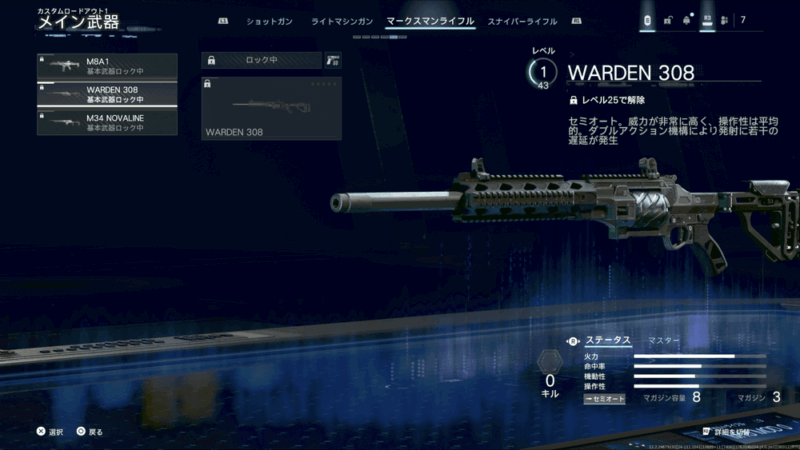Image resolution: width=800 pixels, height=450 pixels.
Task: Switch to the マスター tab
Action: click(664, 341)
